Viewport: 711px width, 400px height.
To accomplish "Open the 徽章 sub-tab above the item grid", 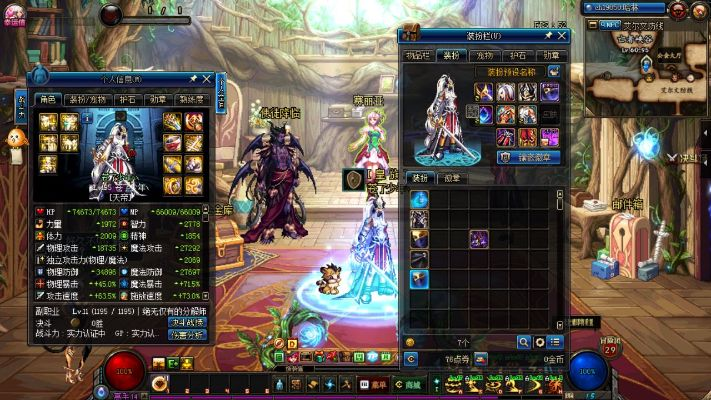I will pyautogui.click(x=452, y=178).
